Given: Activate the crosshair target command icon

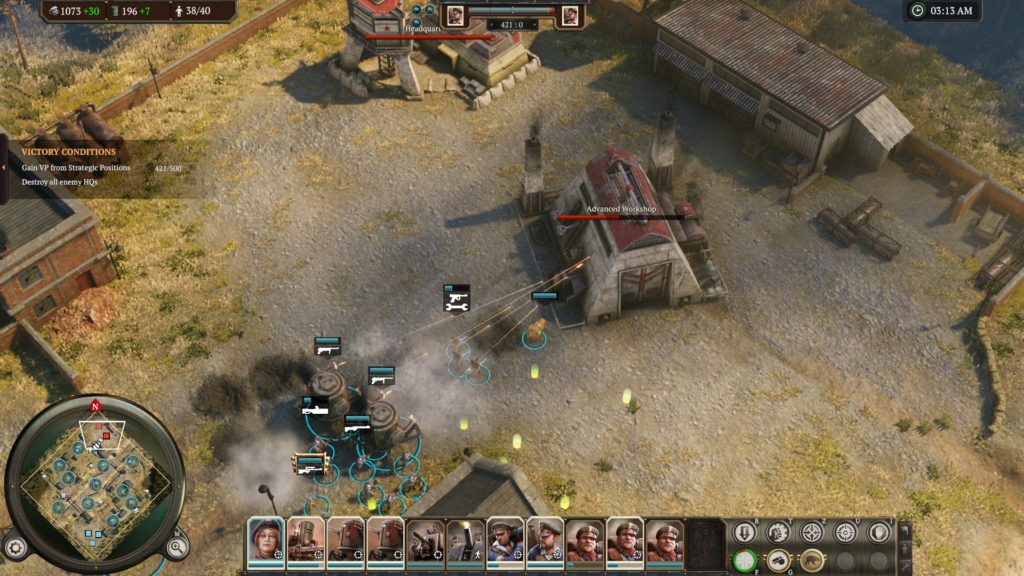Looking at the screenshot, I should [846, 532].
